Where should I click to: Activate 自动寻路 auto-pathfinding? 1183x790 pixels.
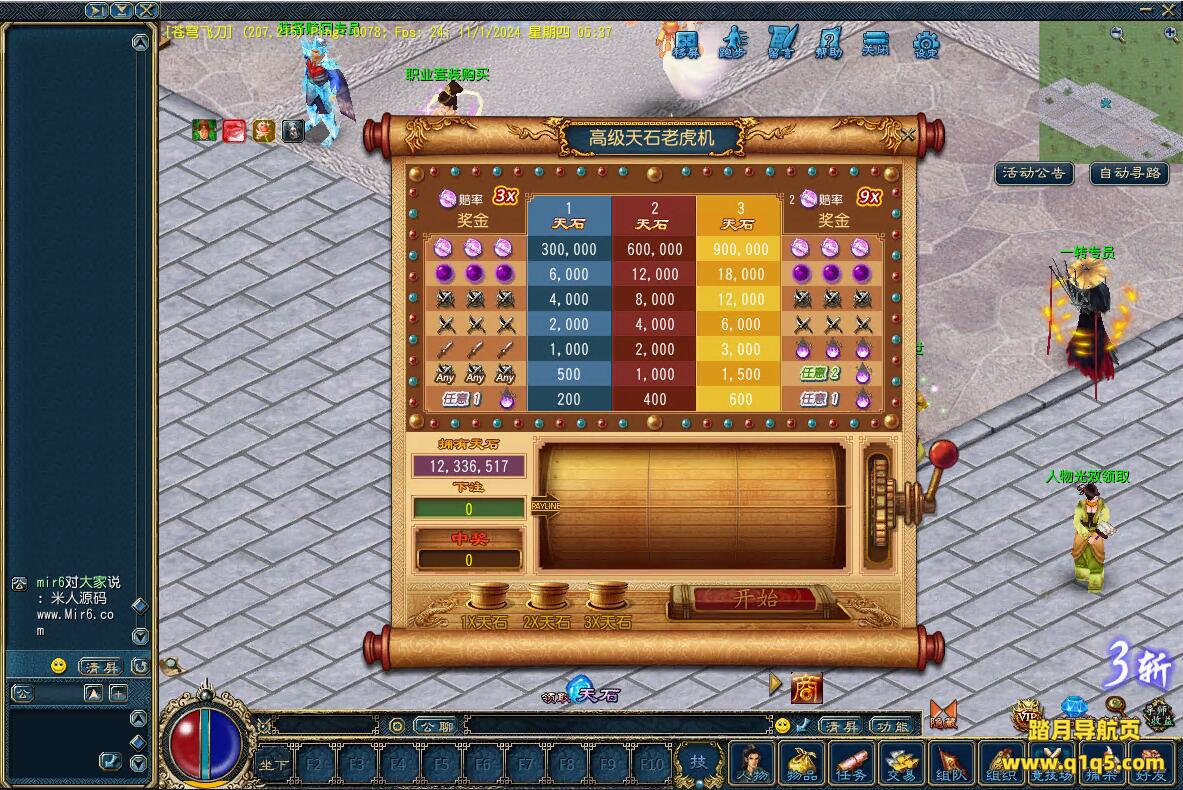point(1129,173)
